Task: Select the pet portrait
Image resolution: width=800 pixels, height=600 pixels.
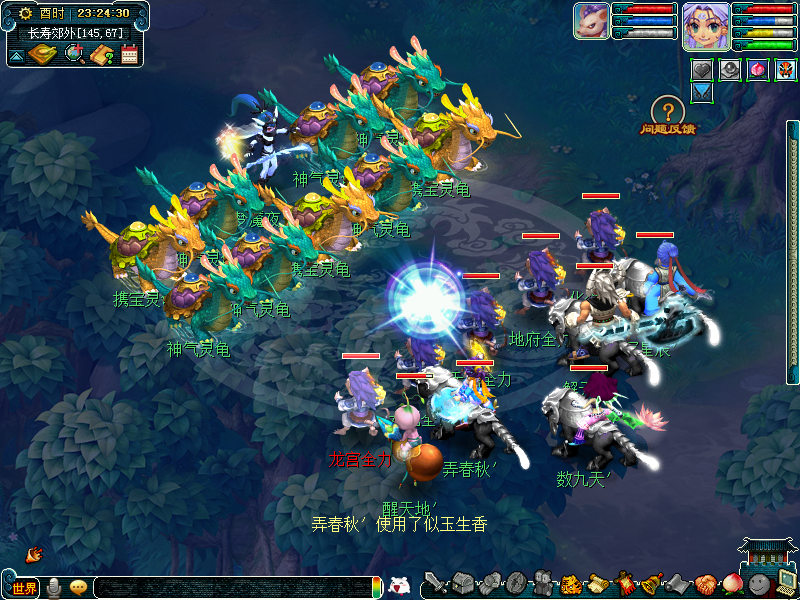Action: [x=591, y=21]
